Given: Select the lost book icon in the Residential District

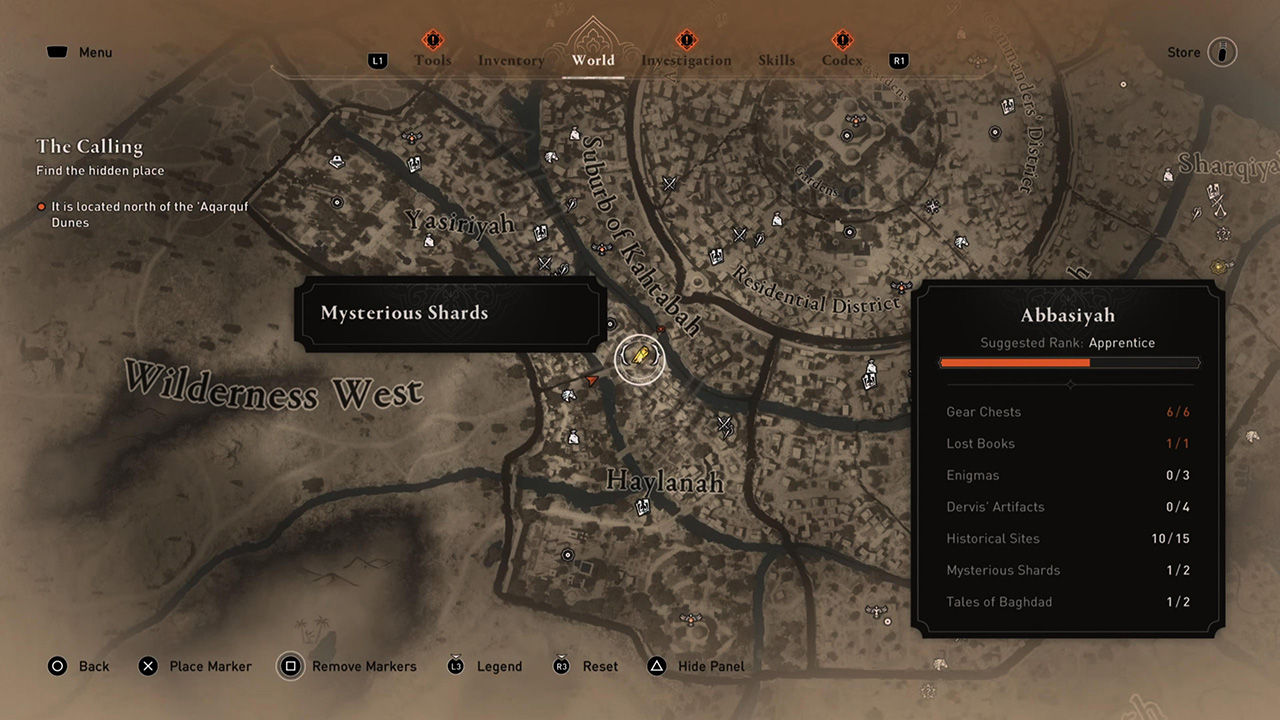Looking at the screenshot, I should [x=716, y=256].
